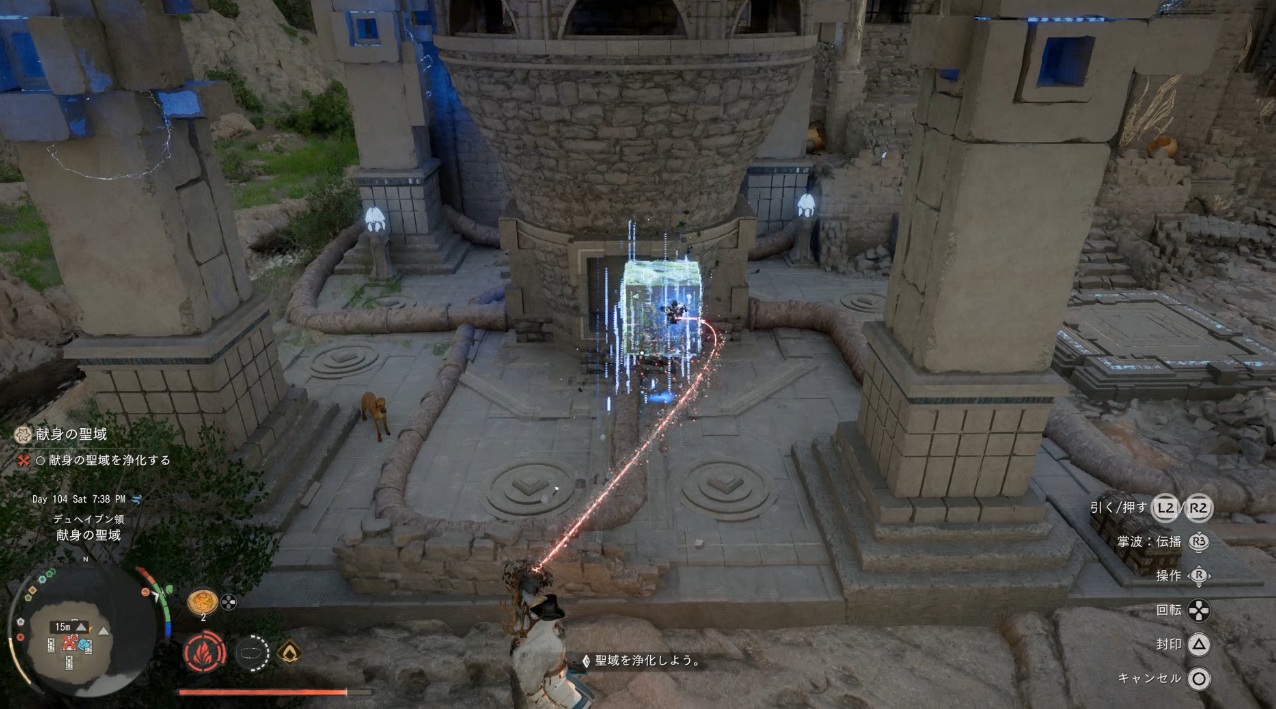
Task: Select the red X marker on minimap
Action: pyautogui.click(x=70, y=642)
